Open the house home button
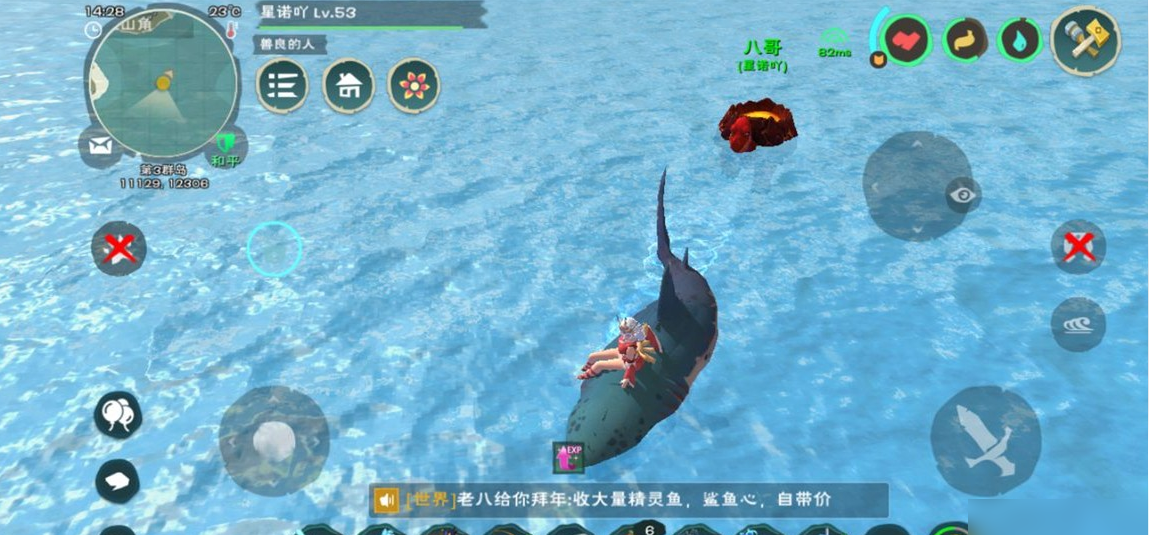Image resolution: width=1149 pixels, height=535 pixels. coord(348,86)
